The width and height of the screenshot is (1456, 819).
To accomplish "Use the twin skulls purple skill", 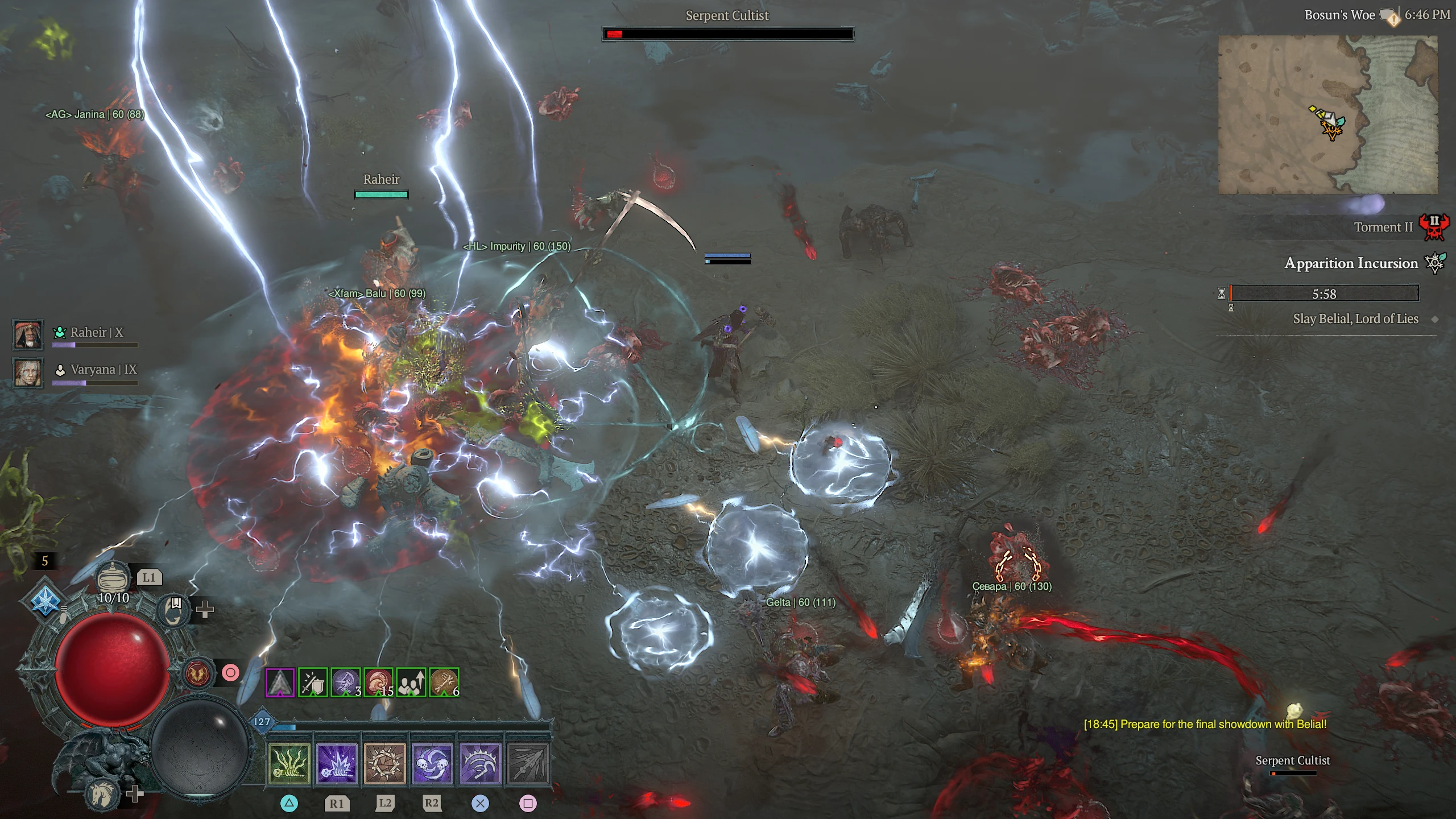I will [432, 763].
